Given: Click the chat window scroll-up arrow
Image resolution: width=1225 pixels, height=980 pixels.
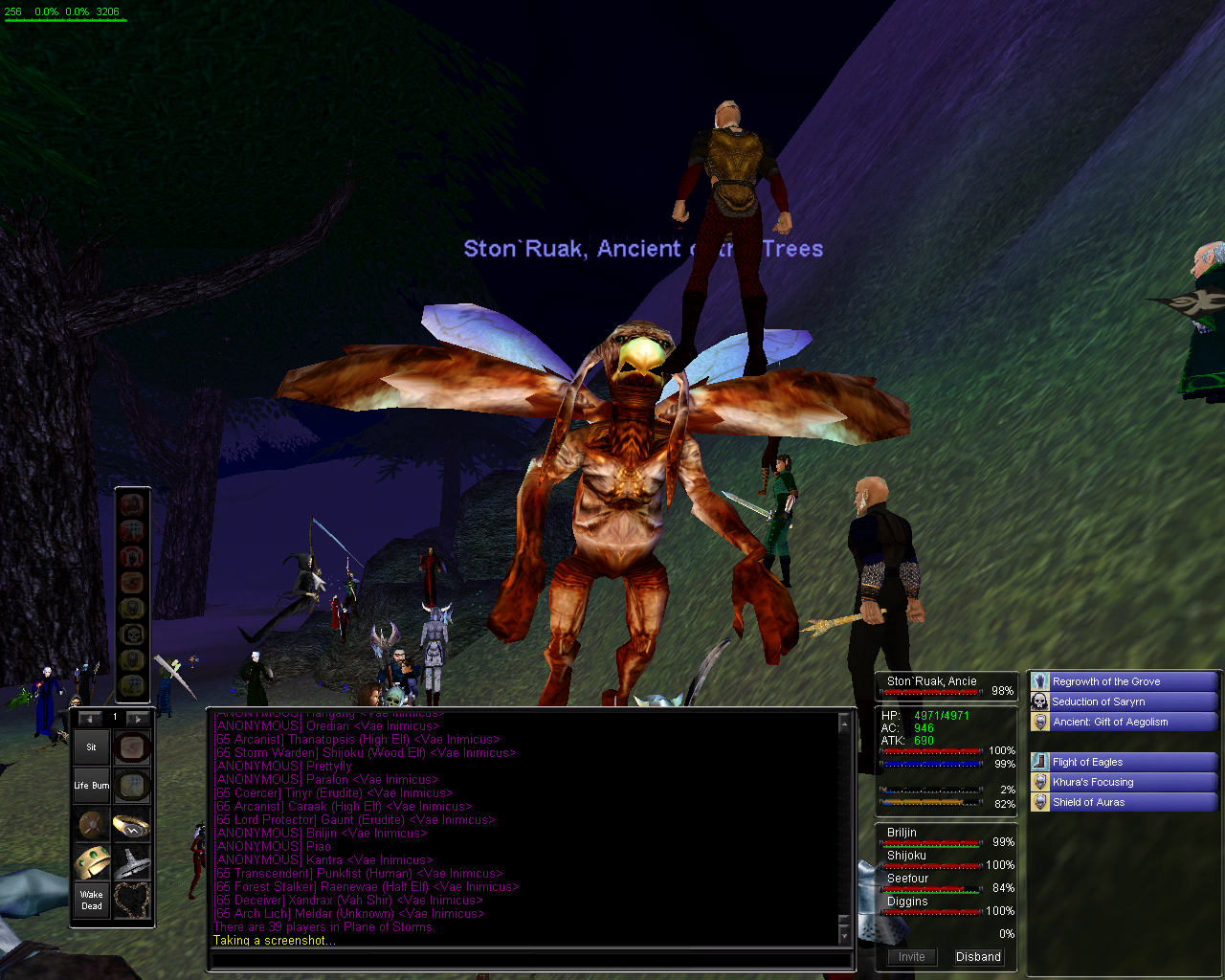Looking at the screenshot, I should click(x=844, y=724).
